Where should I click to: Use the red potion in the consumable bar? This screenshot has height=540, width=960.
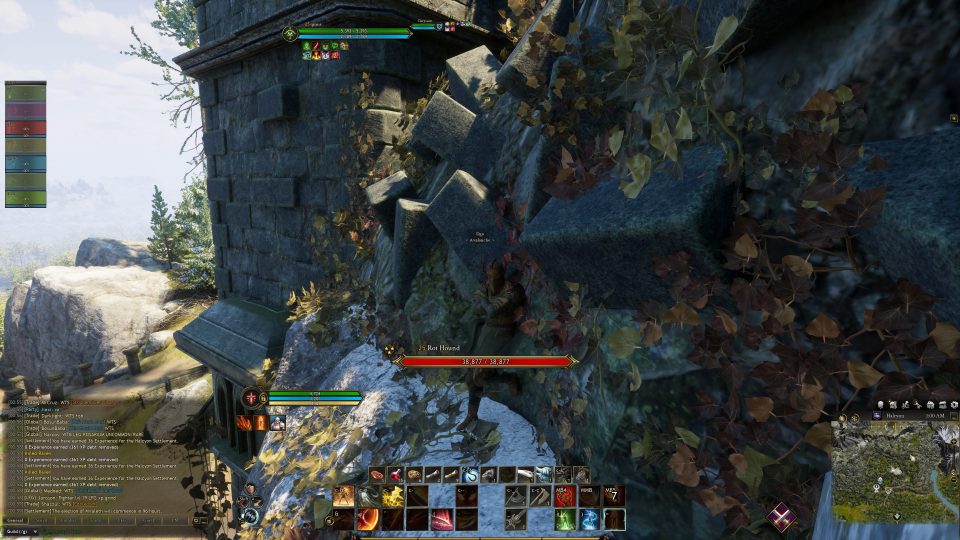395,474
